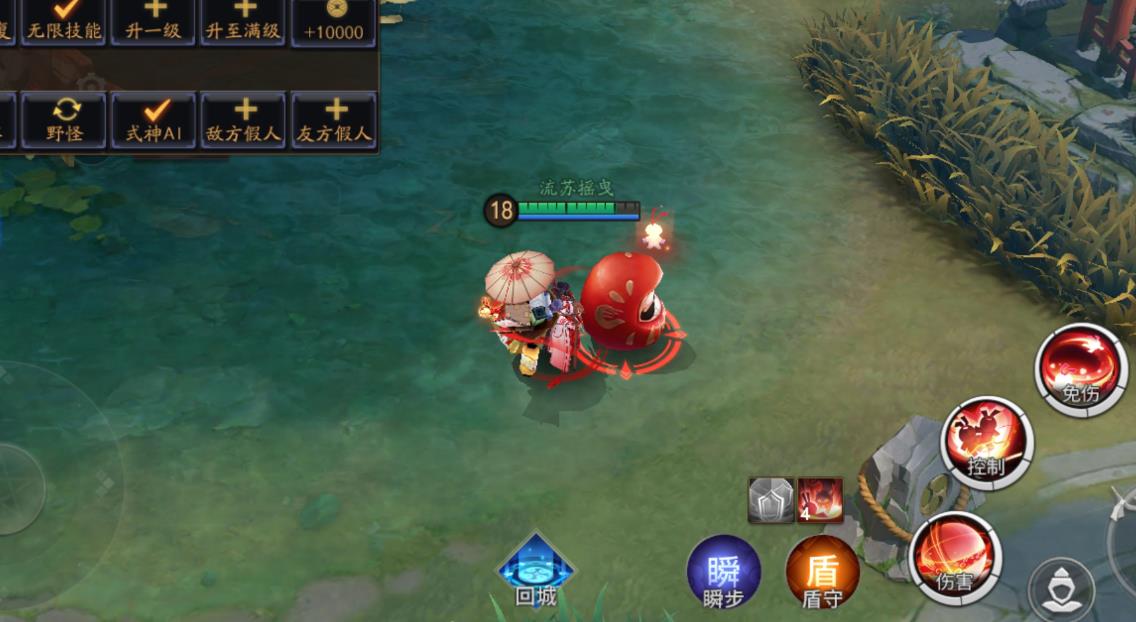Choose 升至满级 to reach max level

tap(244, 21)
